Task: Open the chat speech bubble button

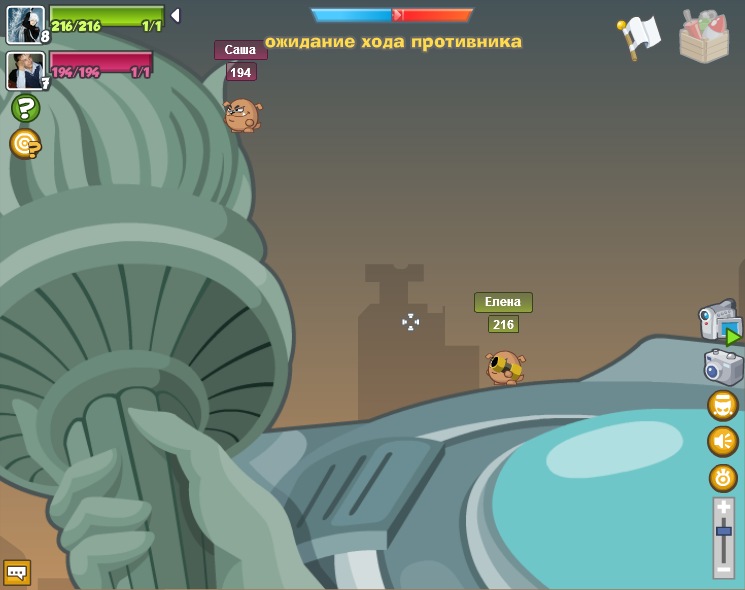Action: coord(17,572)
